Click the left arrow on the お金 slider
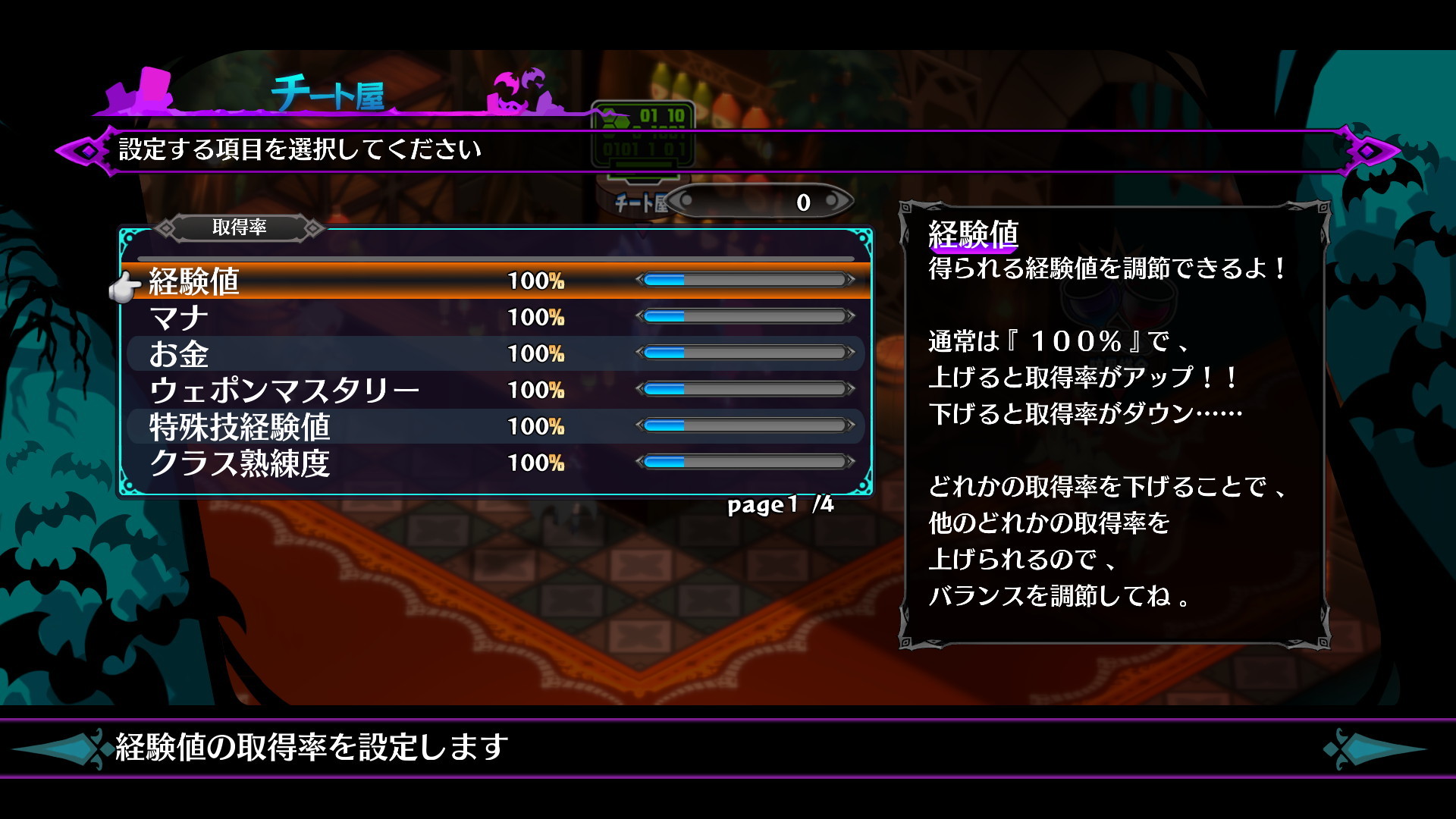 point(641,354)
